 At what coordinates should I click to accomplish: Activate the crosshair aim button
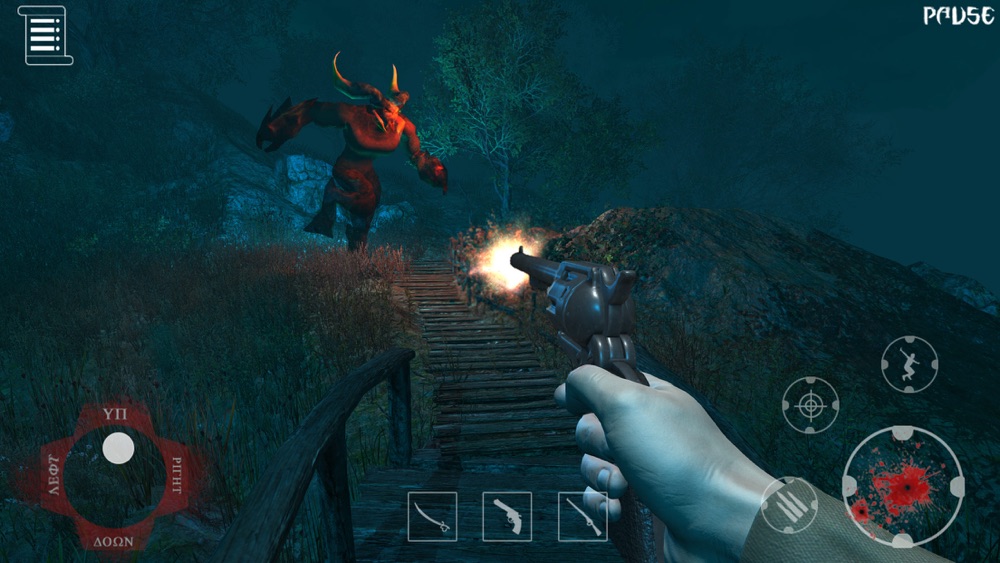pyautogui.click(x=810, y=405)
